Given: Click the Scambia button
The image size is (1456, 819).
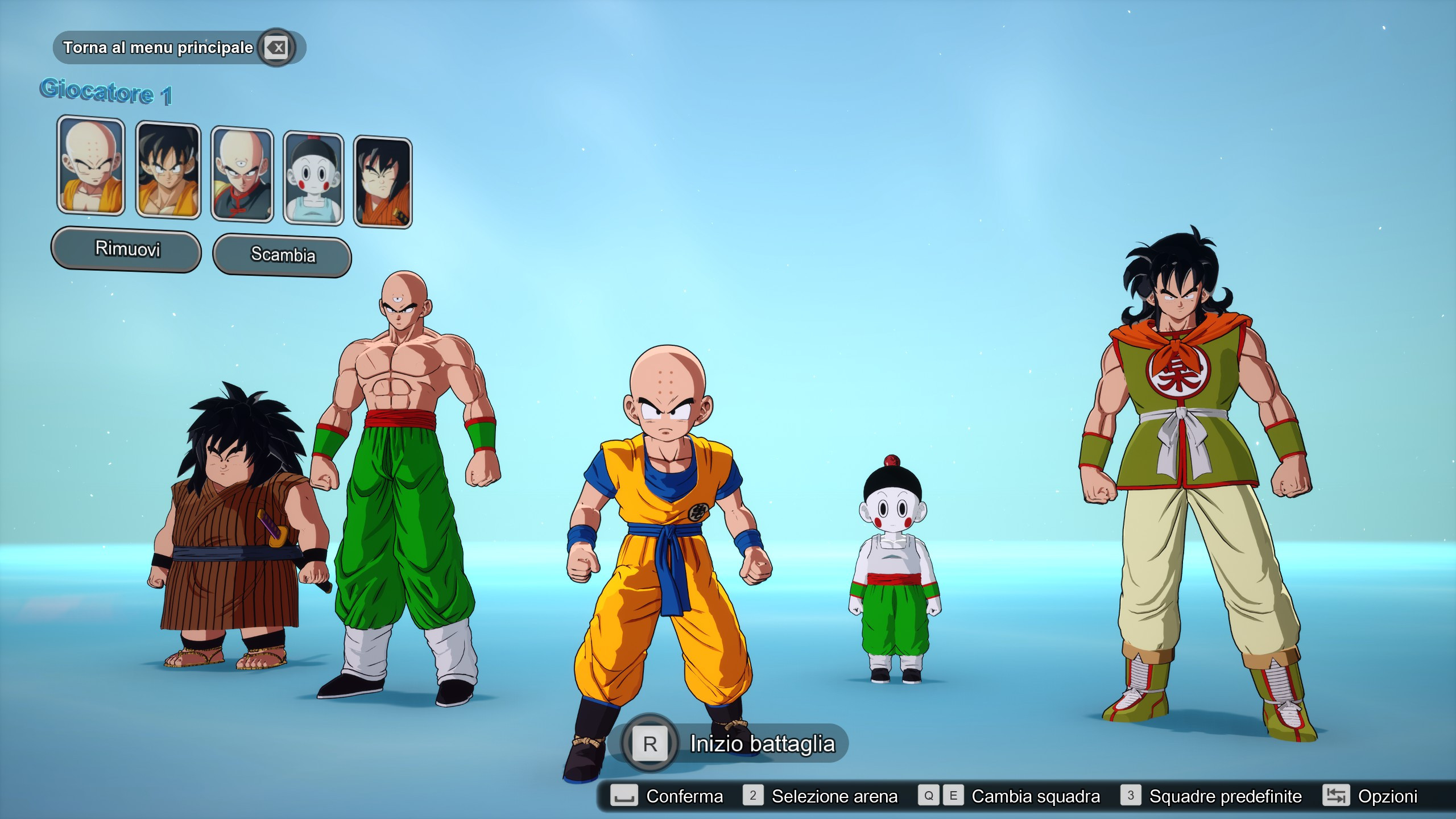Looking at the screenshot, I should [282, 255].
